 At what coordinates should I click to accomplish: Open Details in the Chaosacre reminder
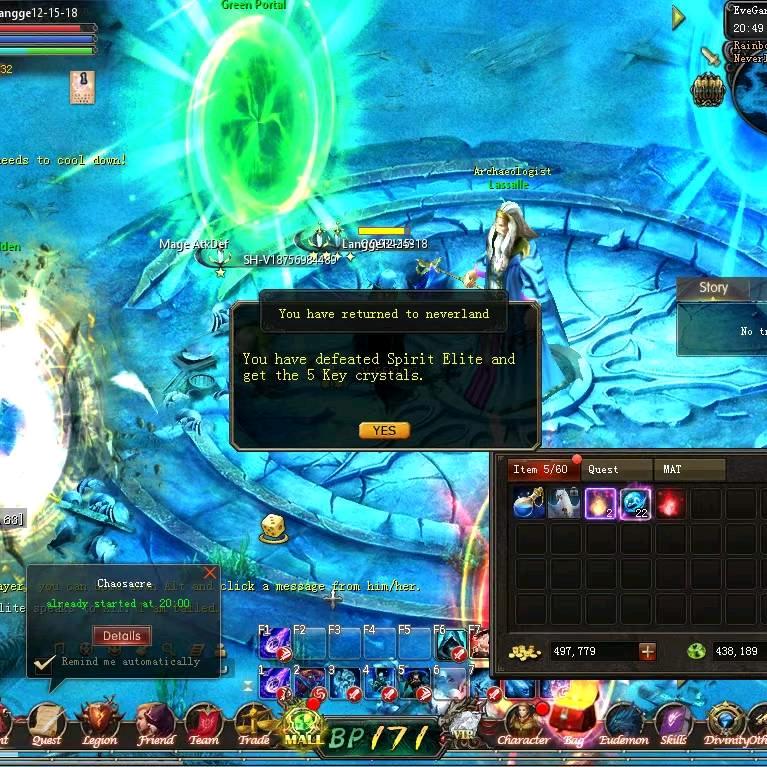tap(122, 635)
